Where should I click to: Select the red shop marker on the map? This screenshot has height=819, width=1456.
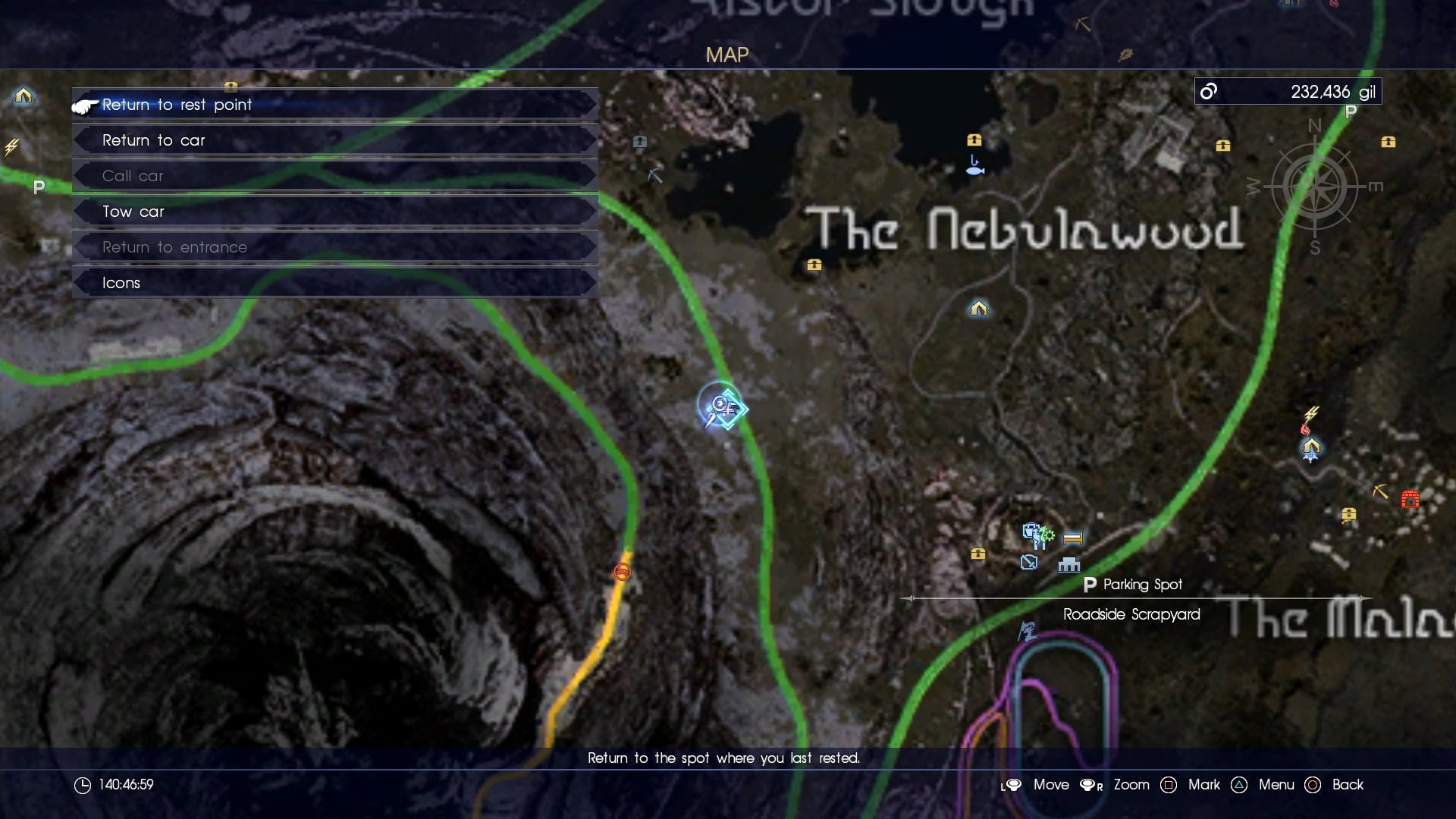[1410, 499]
